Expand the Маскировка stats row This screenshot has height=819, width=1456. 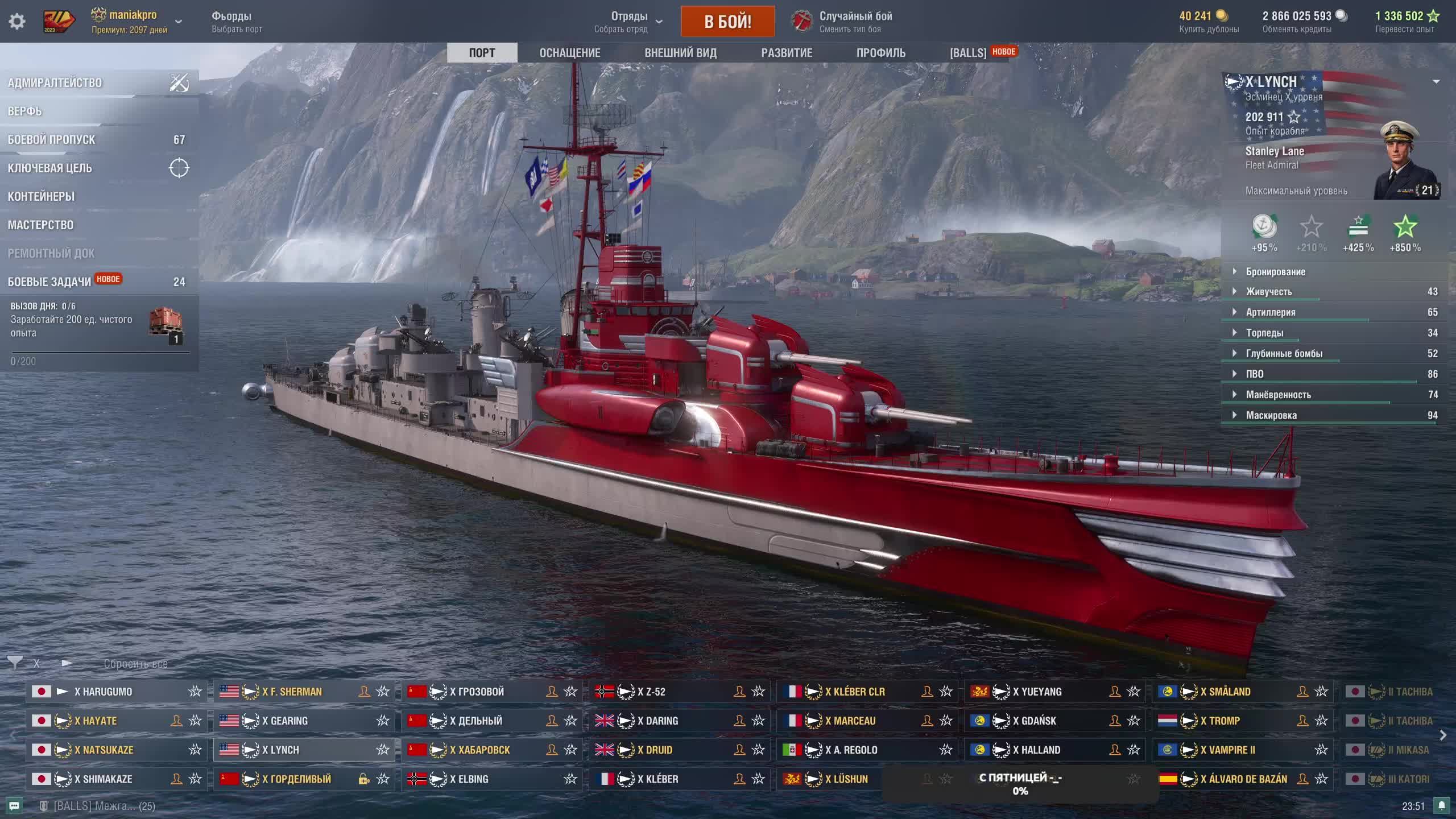[1271, 415]
